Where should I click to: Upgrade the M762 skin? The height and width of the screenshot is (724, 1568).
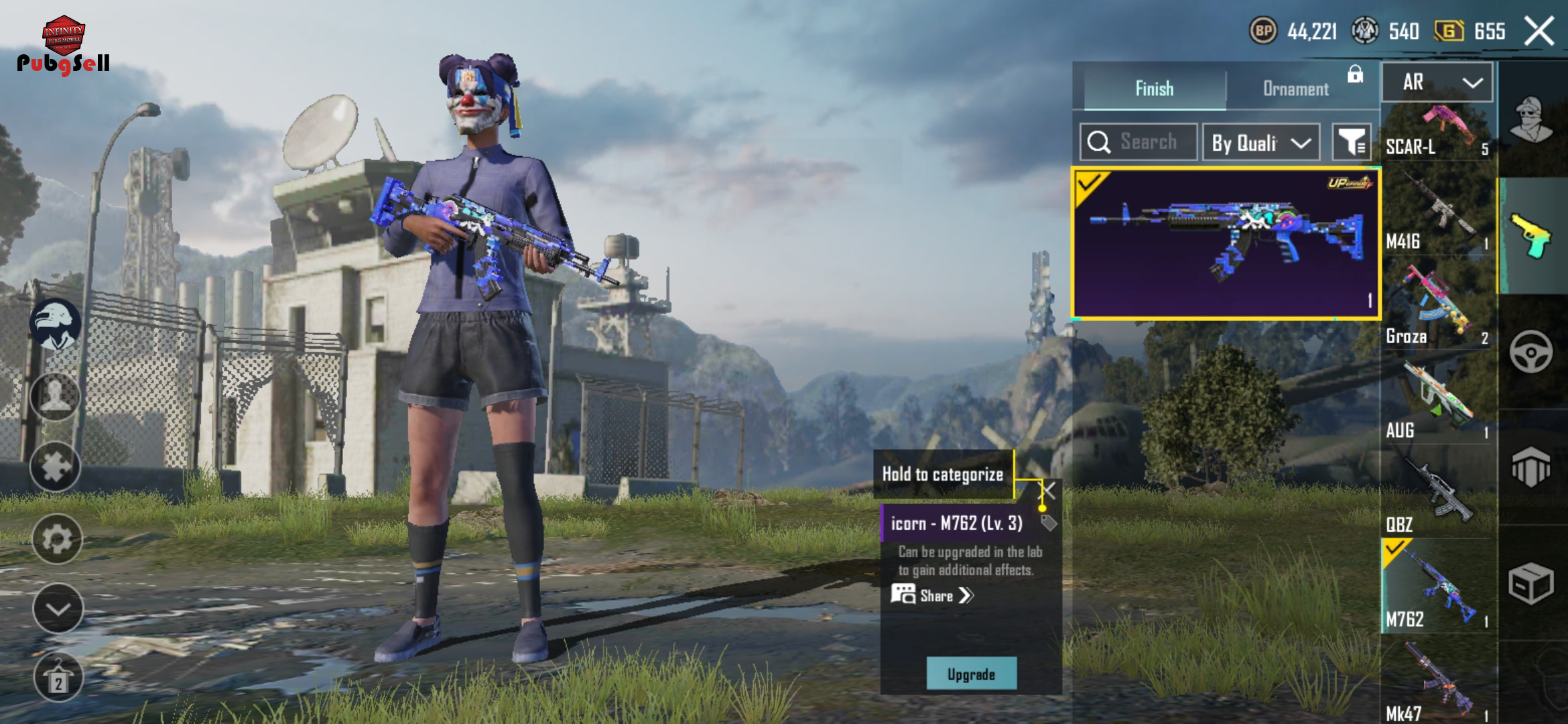pos(971,674)
